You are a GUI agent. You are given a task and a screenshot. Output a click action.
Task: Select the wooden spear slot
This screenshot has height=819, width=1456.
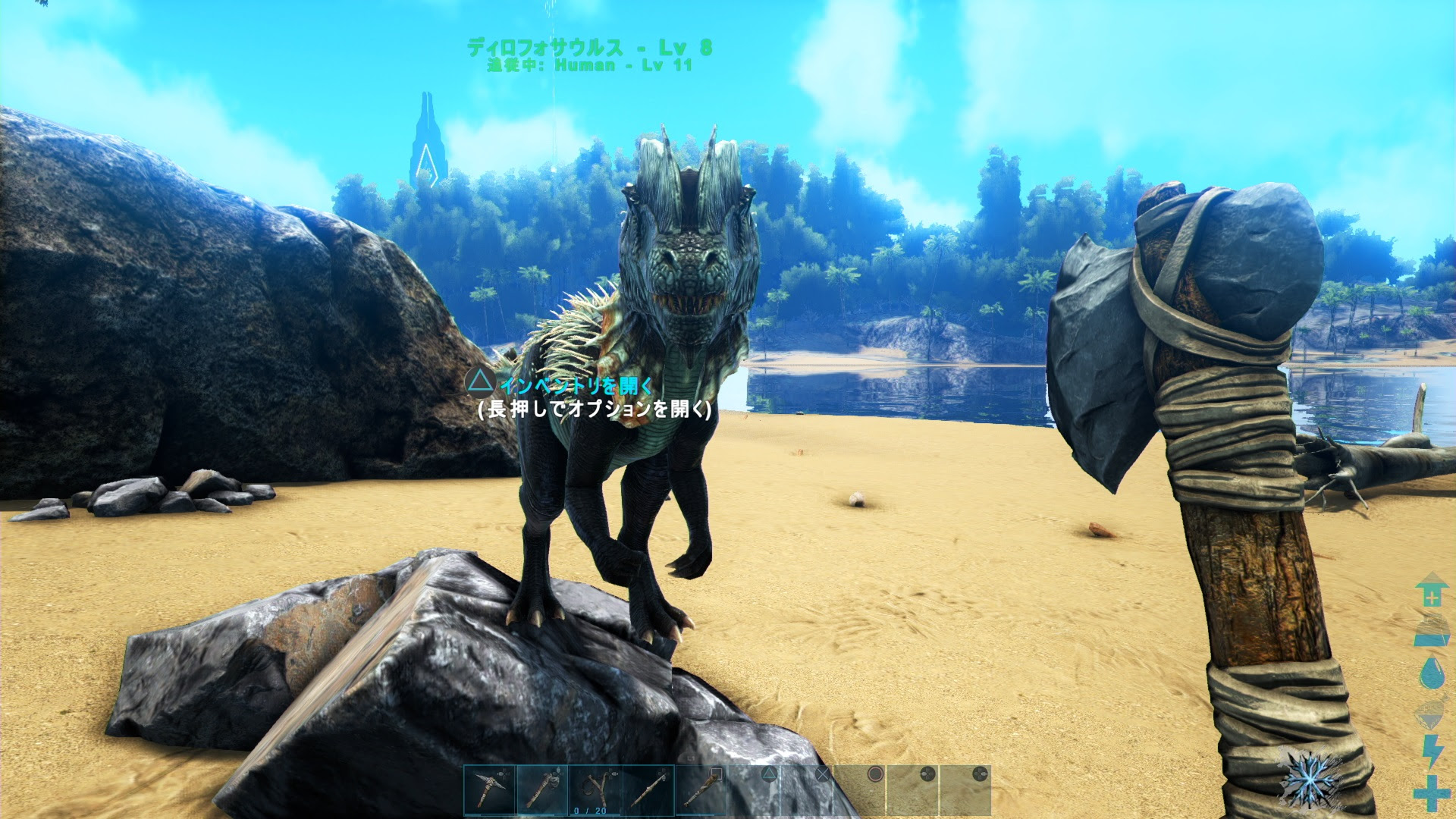pos(648,790)
